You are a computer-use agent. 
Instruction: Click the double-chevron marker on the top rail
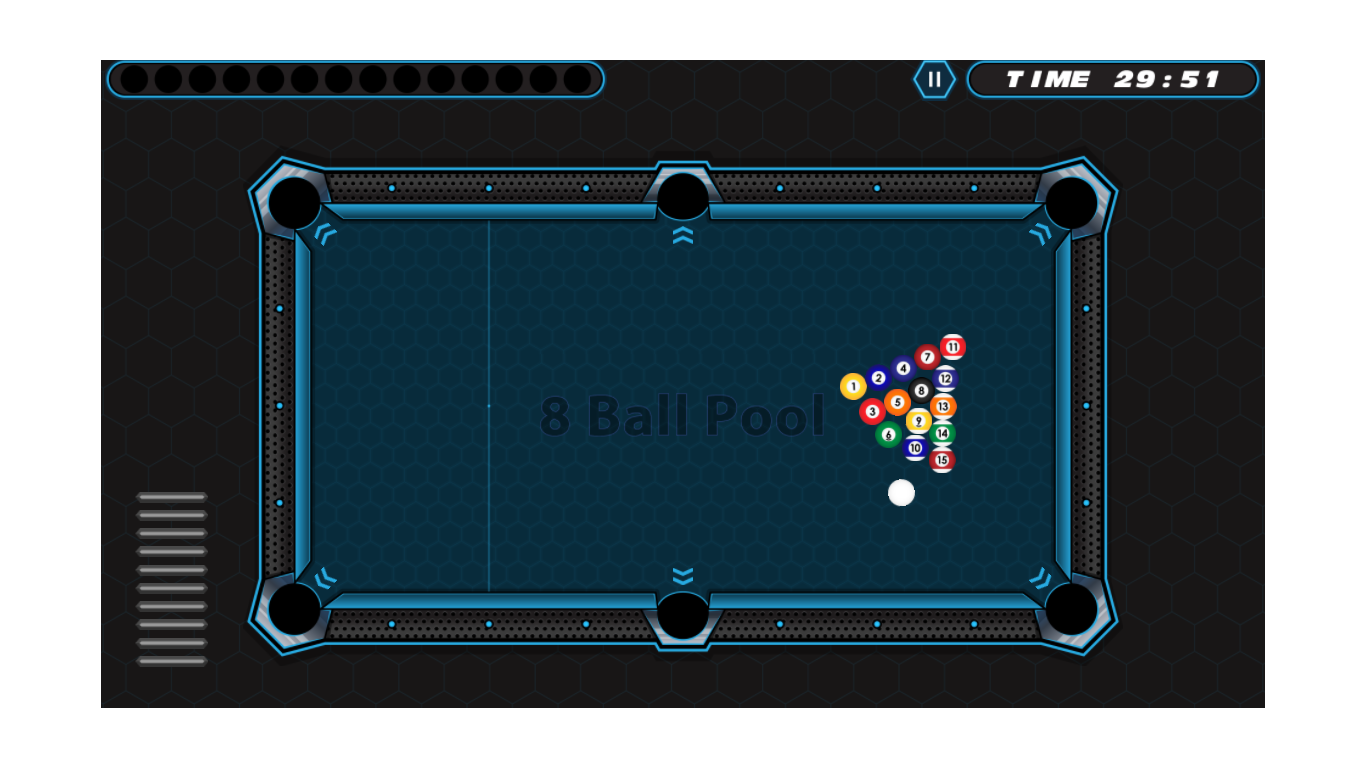click(683, 234)
